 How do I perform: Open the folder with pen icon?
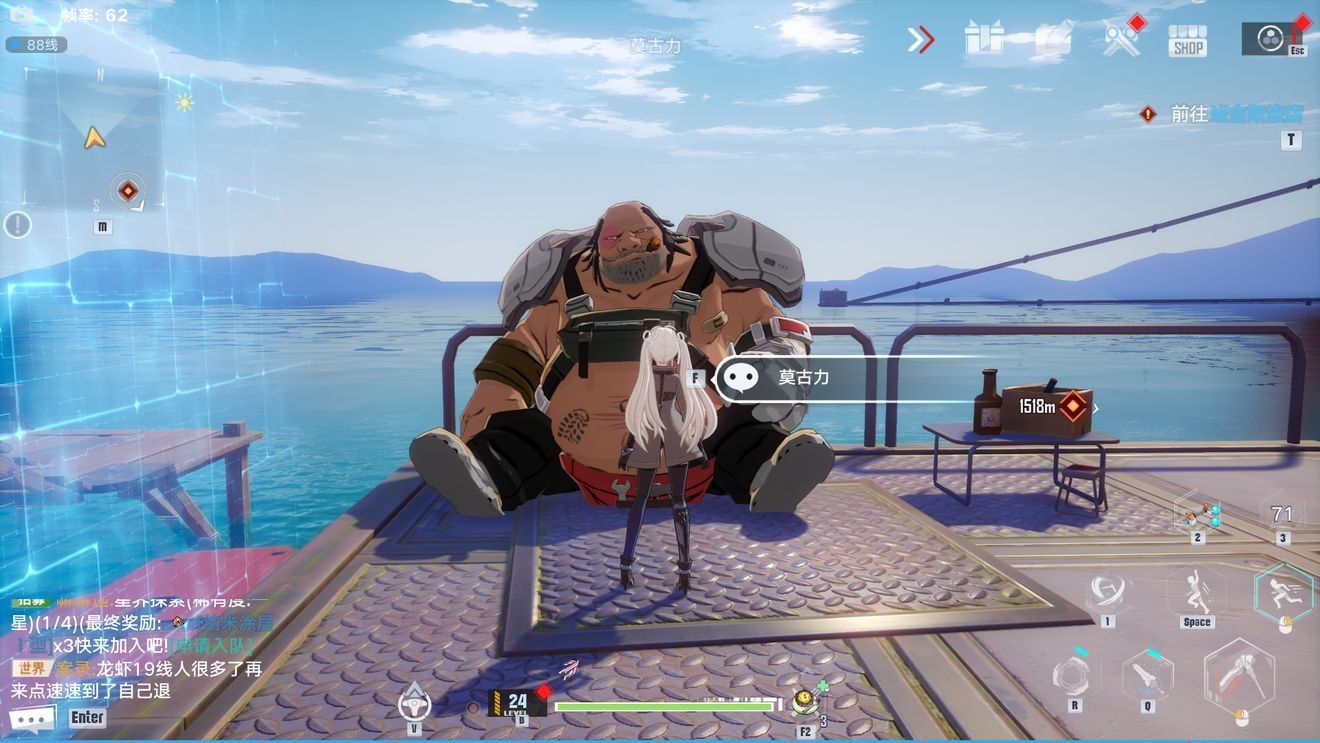tap(1053, 39)
